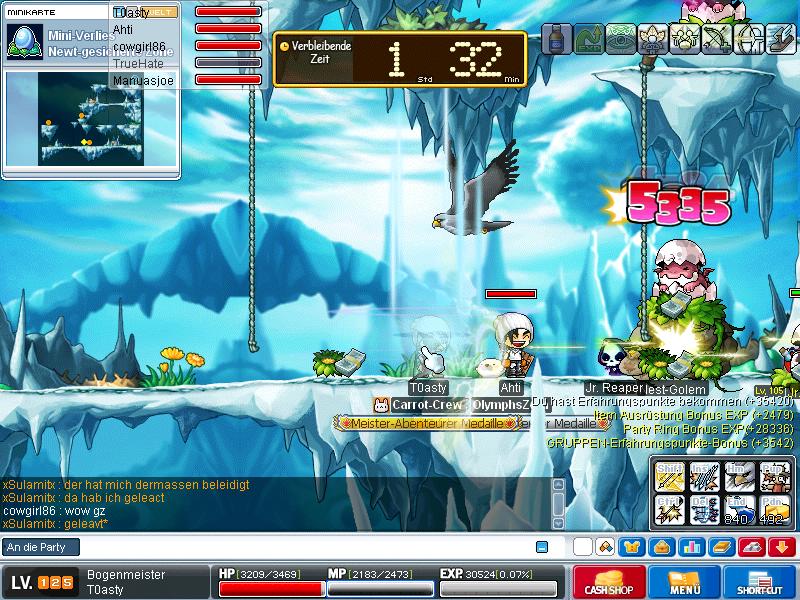
Task: Open the Menü button
Action: click(684, 582)
